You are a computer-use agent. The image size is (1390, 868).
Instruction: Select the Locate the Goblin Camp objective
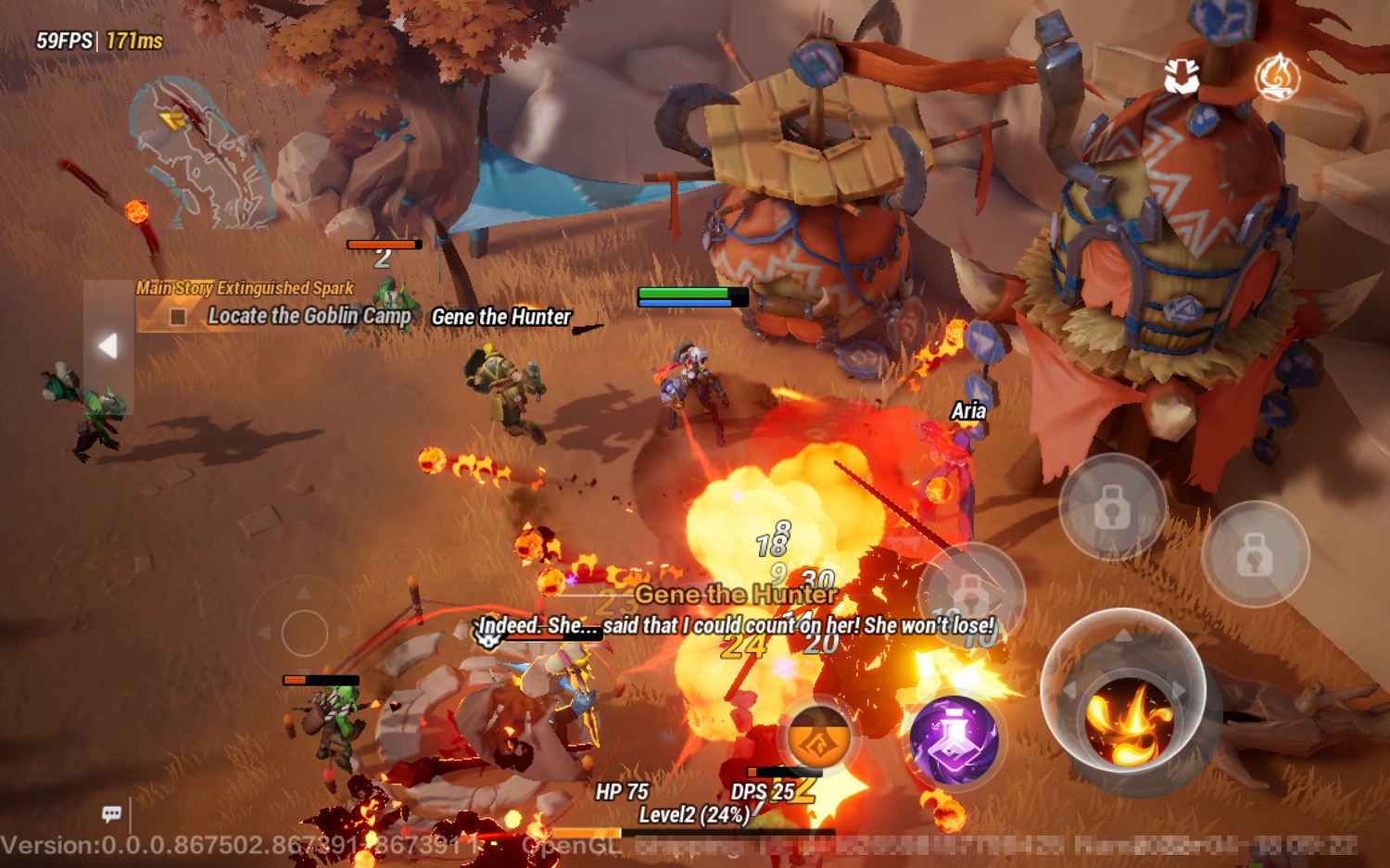[x=309, y=316]
